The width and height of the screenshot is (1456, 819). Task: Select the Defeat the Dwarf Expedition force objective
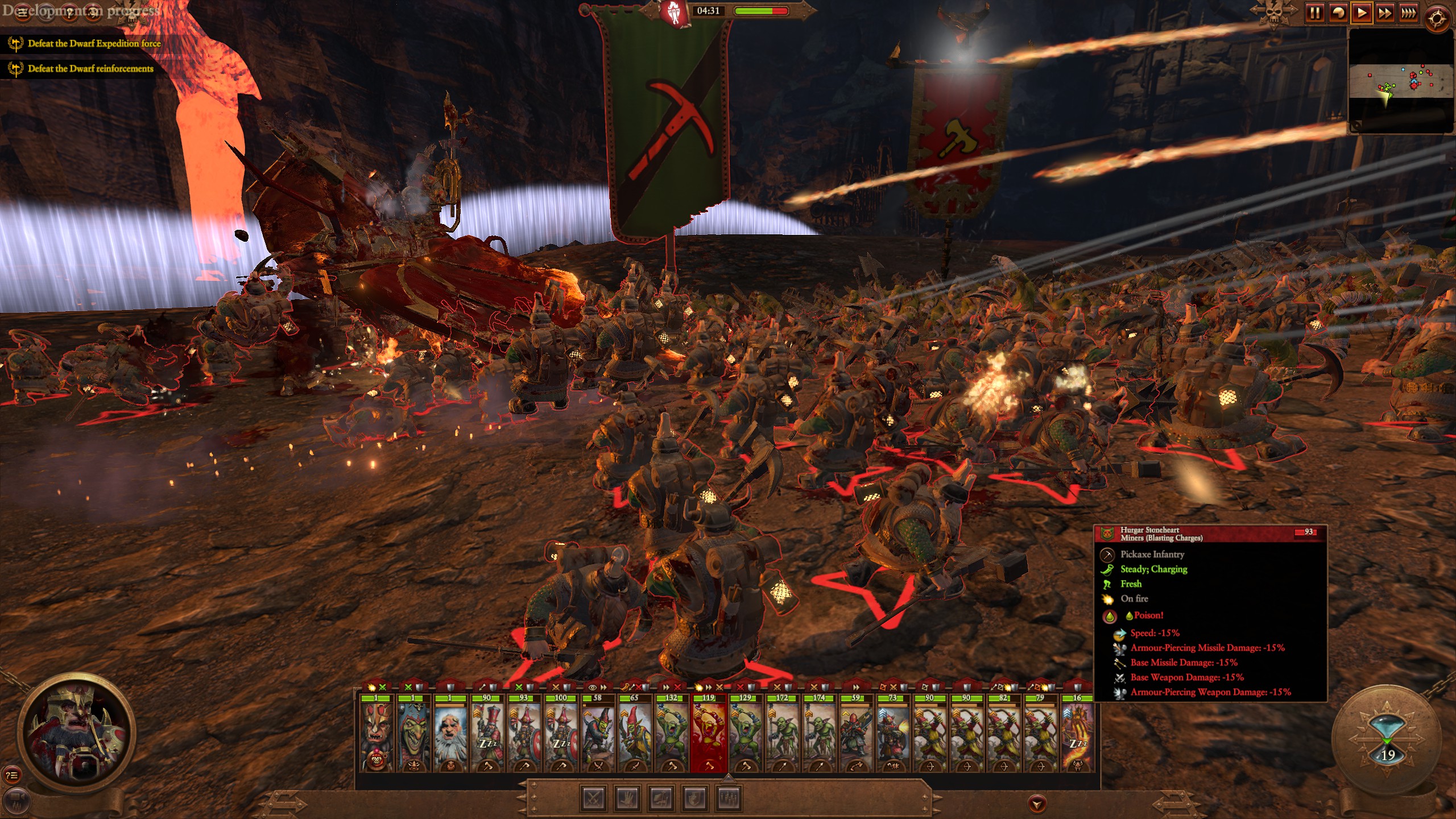94,44
